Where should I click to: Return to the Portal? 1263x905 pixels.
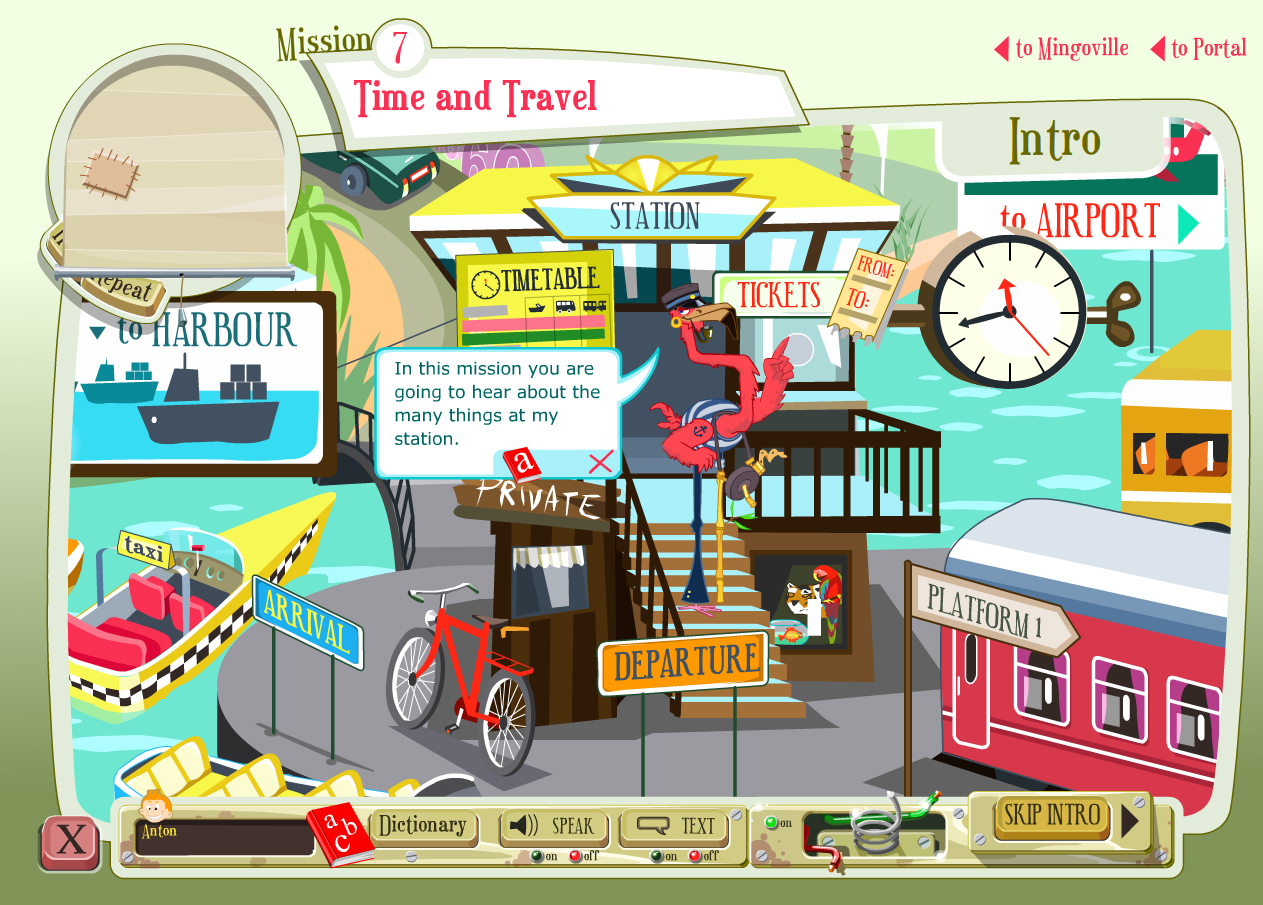1199,48
